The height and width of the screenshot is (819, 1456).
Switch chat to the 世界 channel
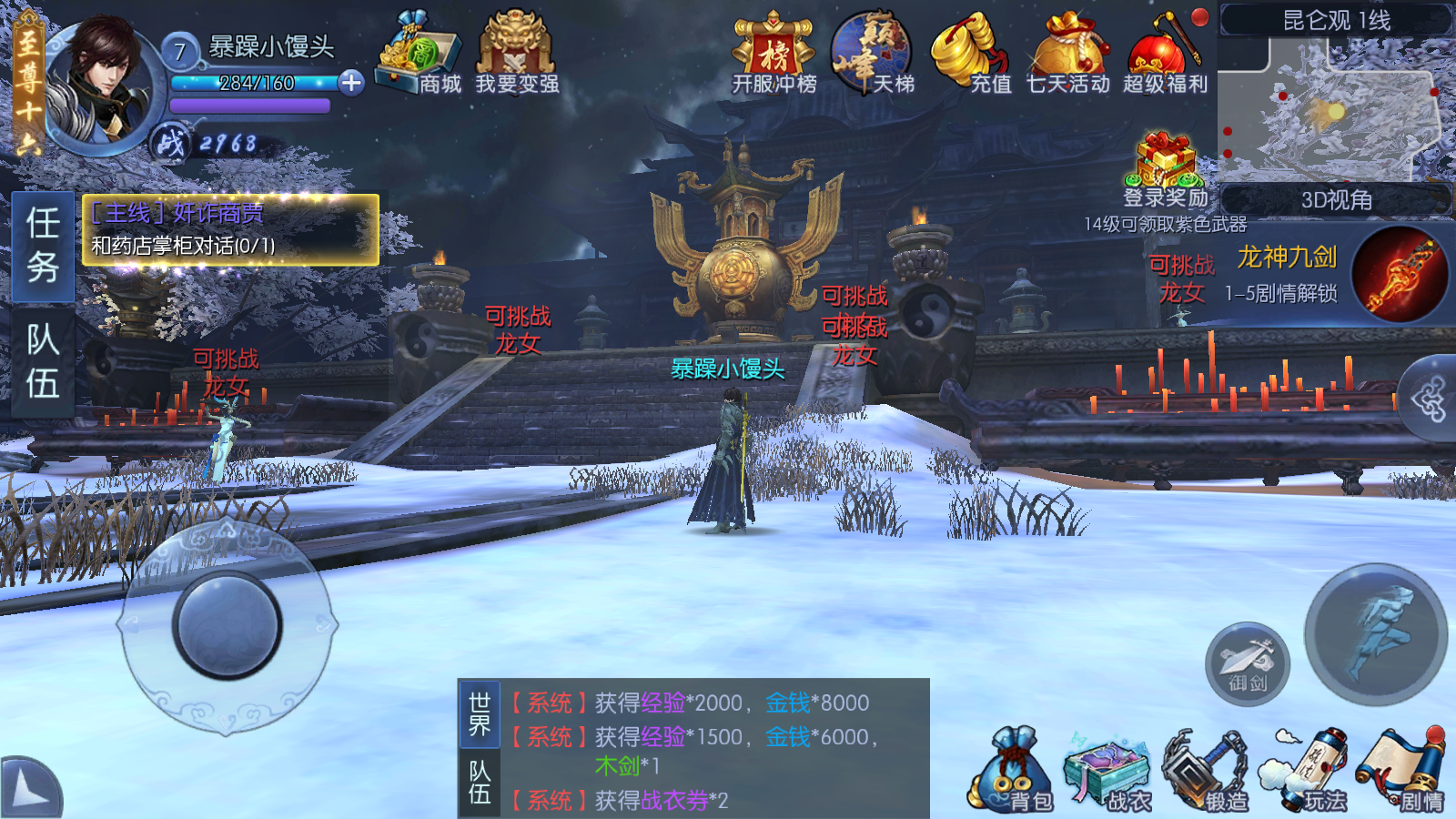[480, 713]
